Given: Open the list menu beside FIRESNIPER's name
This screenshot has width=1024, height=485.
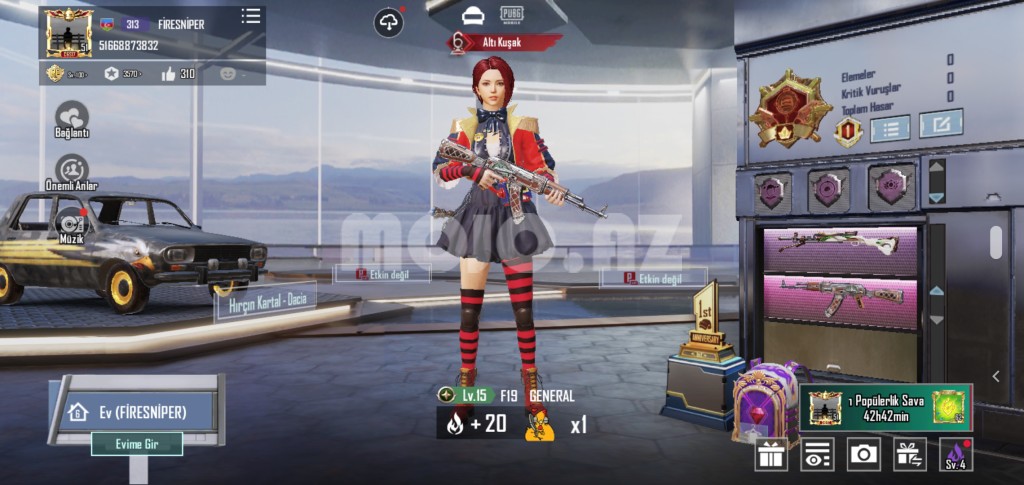Looking at the screenshot, I should 251,16.
